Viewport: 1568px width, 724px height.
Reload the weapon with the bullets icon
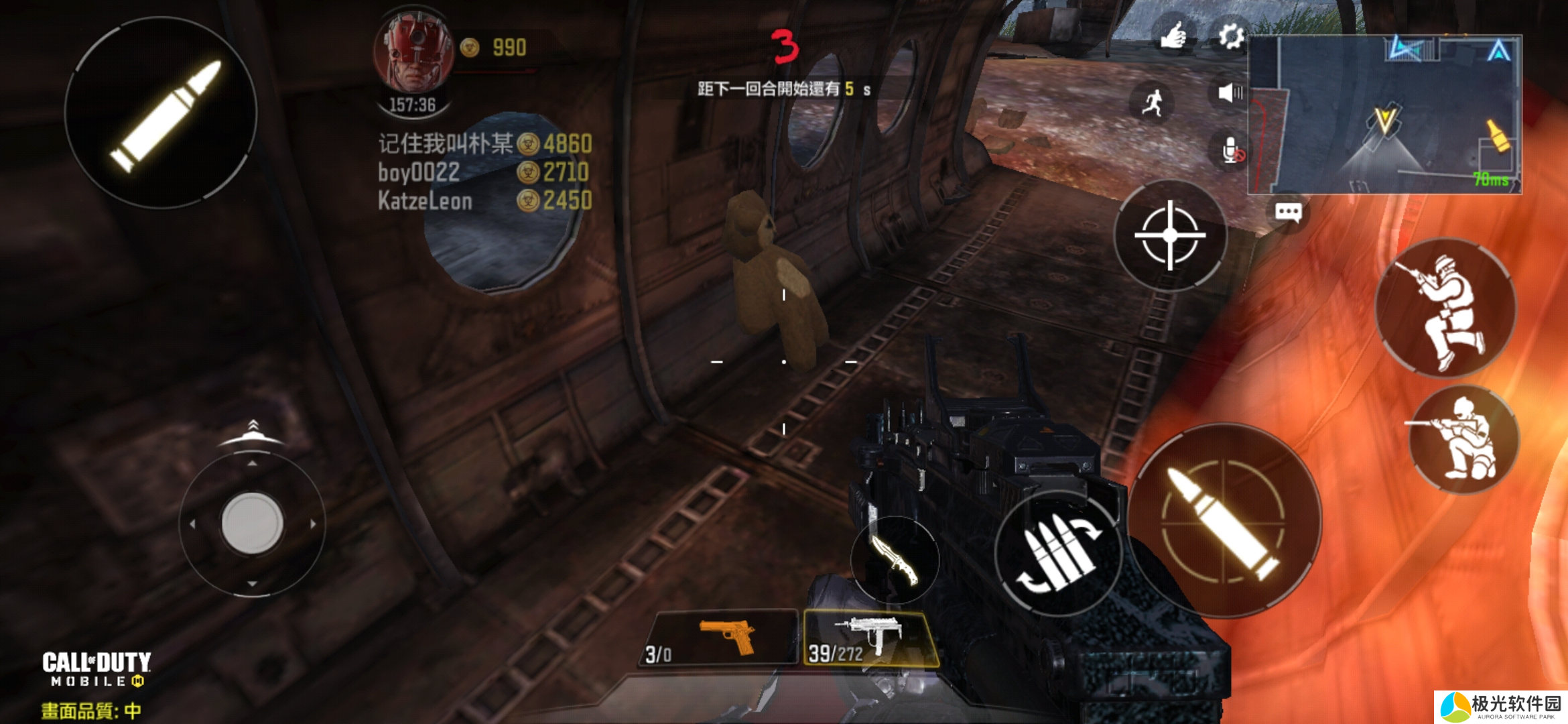click(1058, 554)
